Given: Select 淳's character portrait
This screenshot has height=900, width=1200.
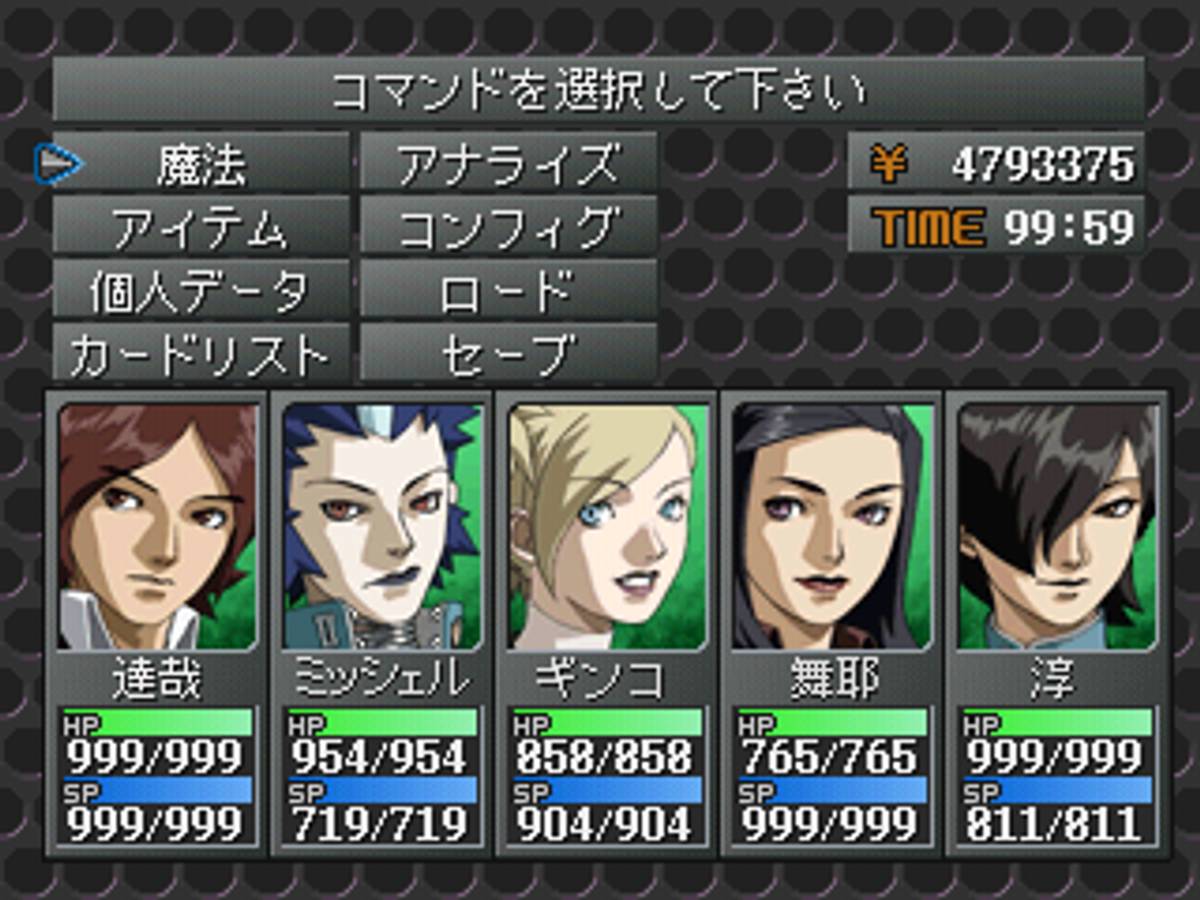Looking at the screenshot, I should click(x=1057, y=527).
